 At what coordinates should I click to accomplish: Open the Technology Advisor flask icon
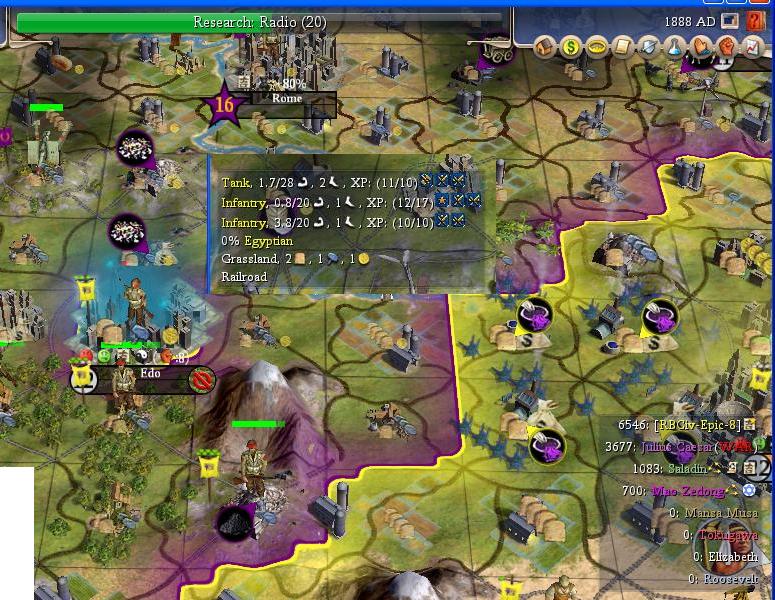coord(675,46)
